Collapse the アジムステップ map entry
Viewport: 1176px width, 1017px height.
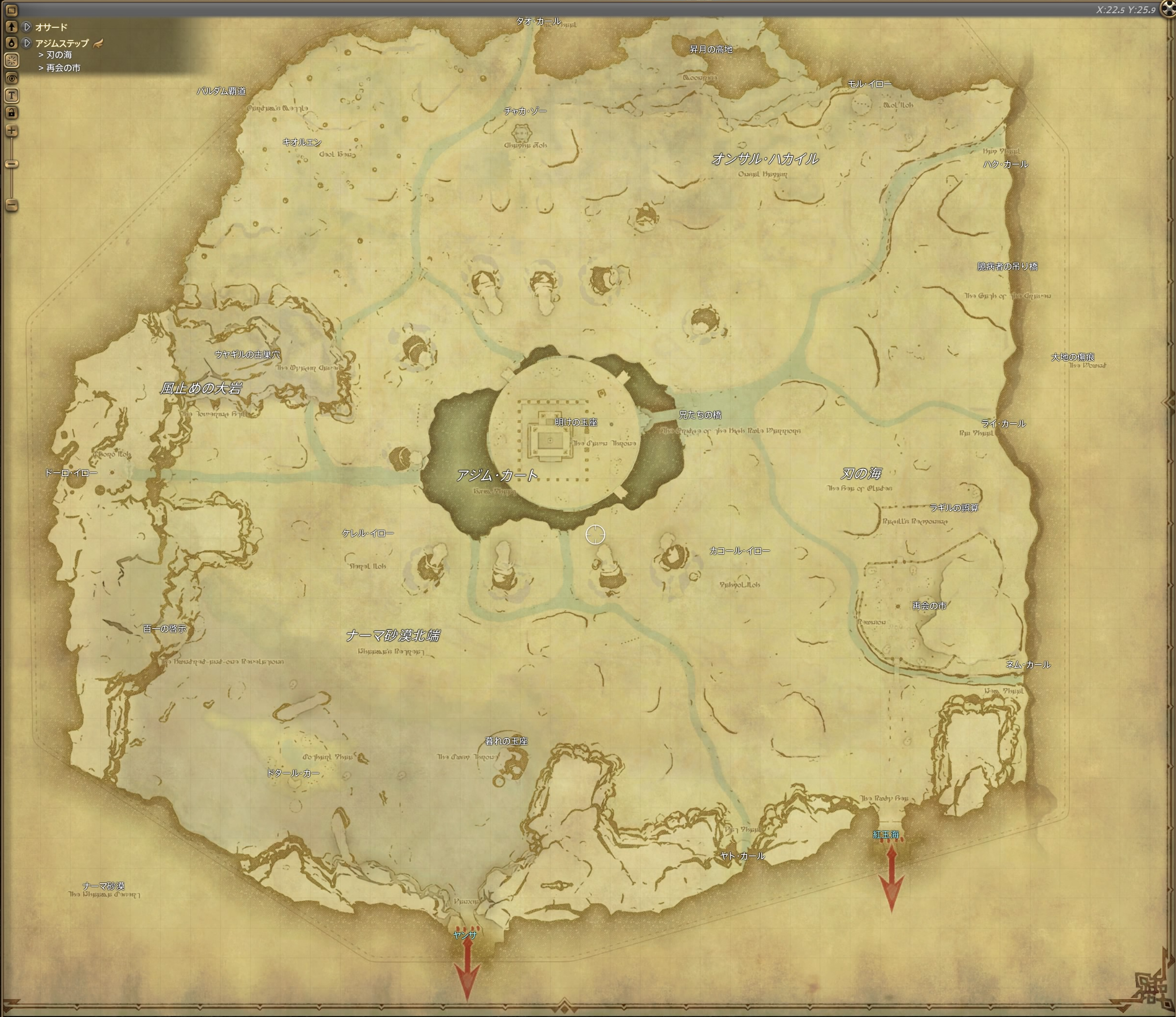pos(27,44)
